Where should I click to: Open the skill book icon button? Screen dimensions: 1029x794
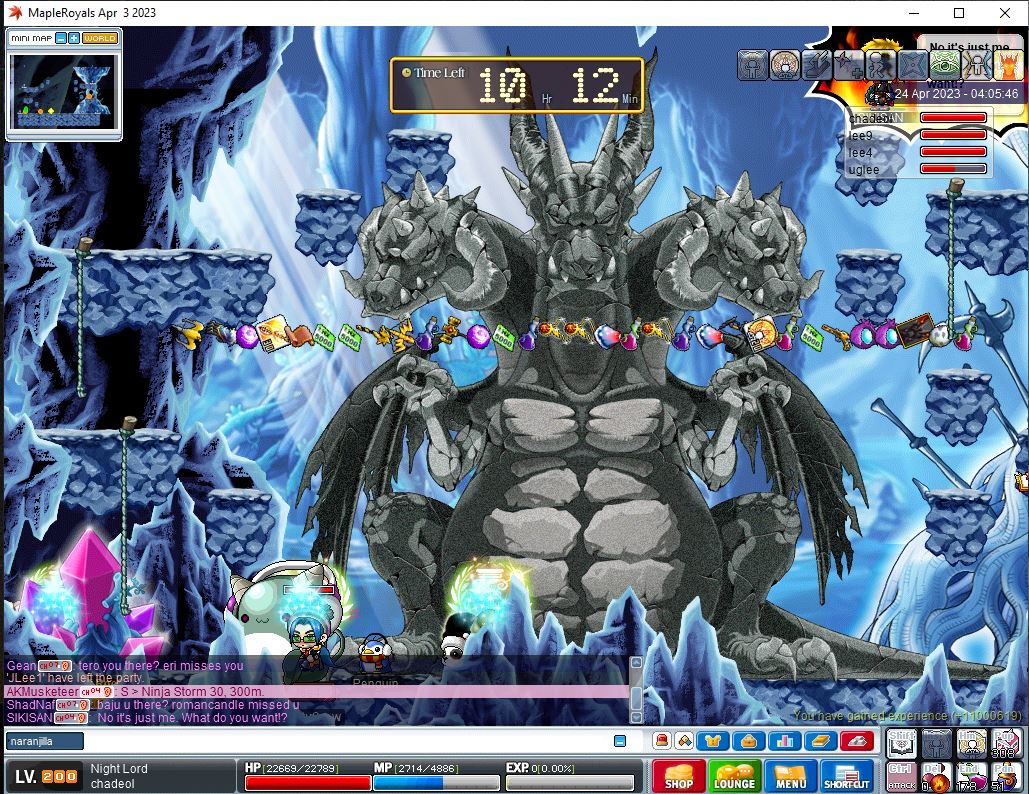tap(820, 741)
